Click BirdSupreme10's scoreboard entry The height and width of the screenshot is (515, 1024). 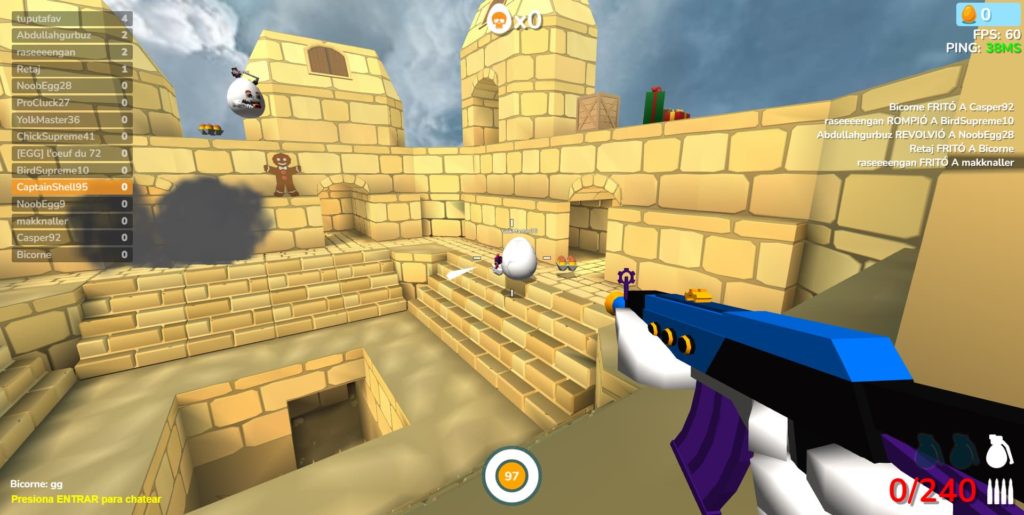tap(72, 170)
